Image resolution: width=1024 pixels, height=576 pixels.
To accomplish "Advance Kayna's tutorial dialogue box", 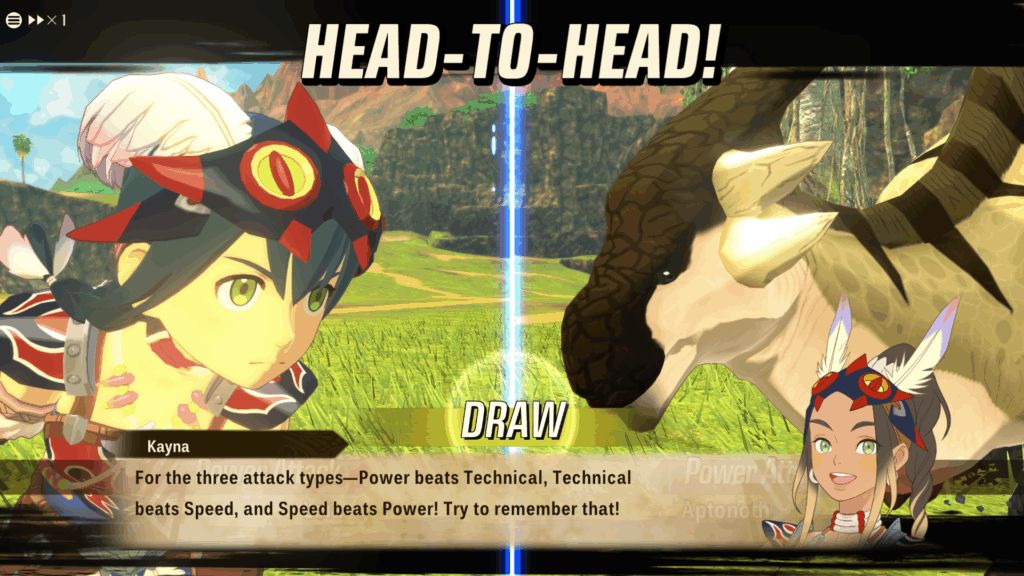I will click(400, 493).
